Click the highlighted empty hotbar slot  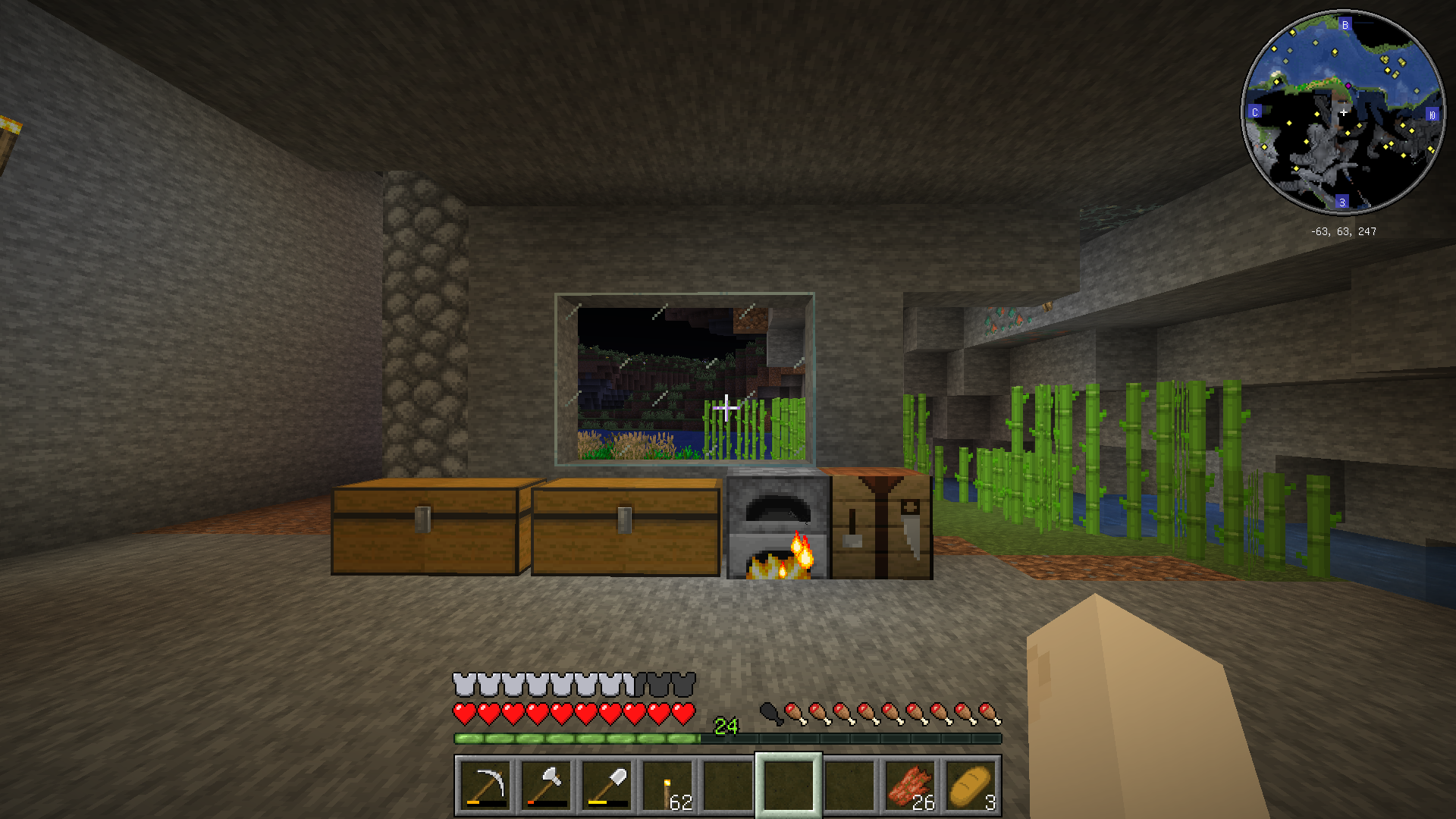click(789, 786)
